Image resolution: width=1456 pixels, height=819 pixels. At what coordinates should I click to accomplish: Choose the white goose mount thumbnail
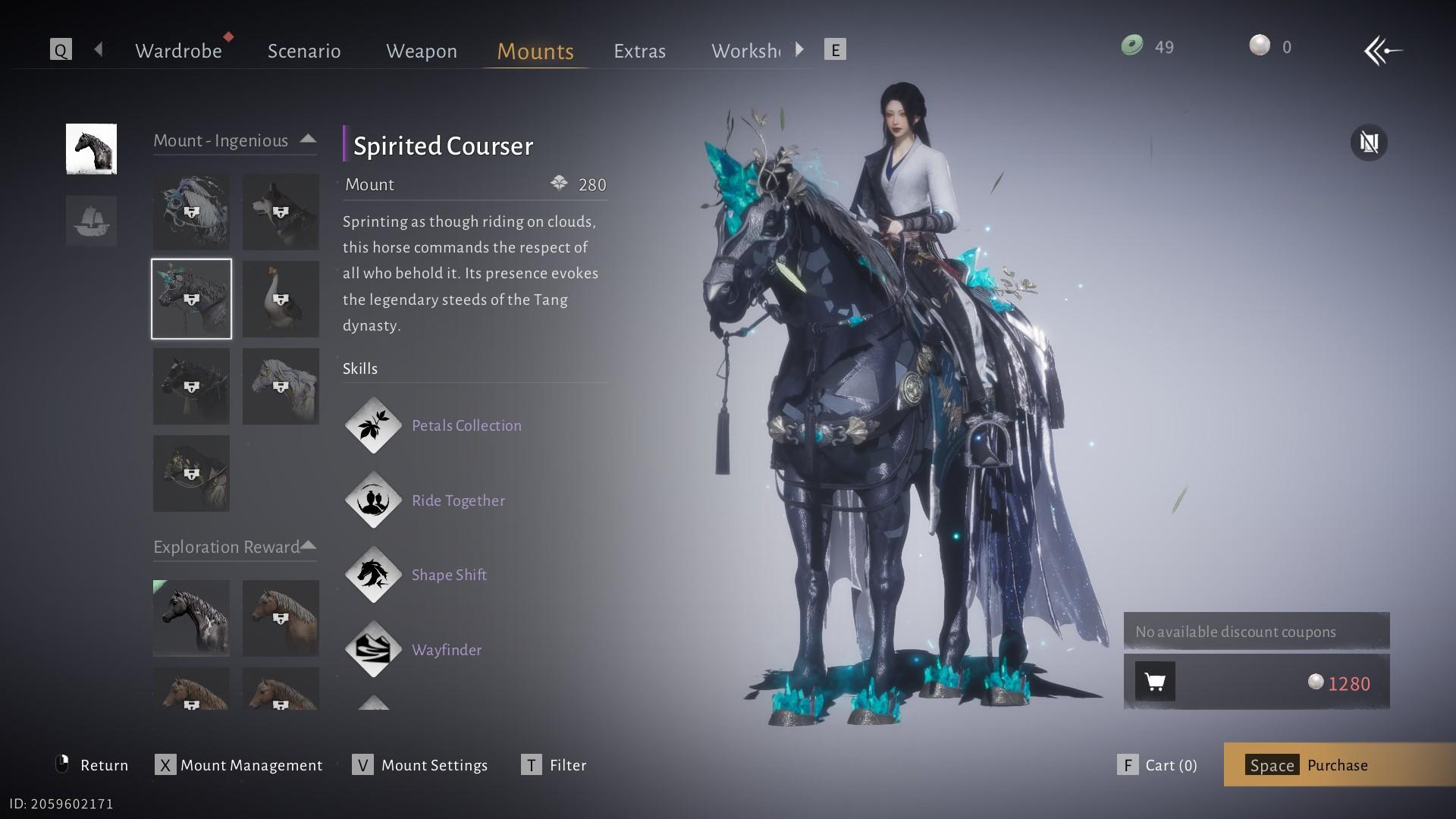[x=281, y=299]
